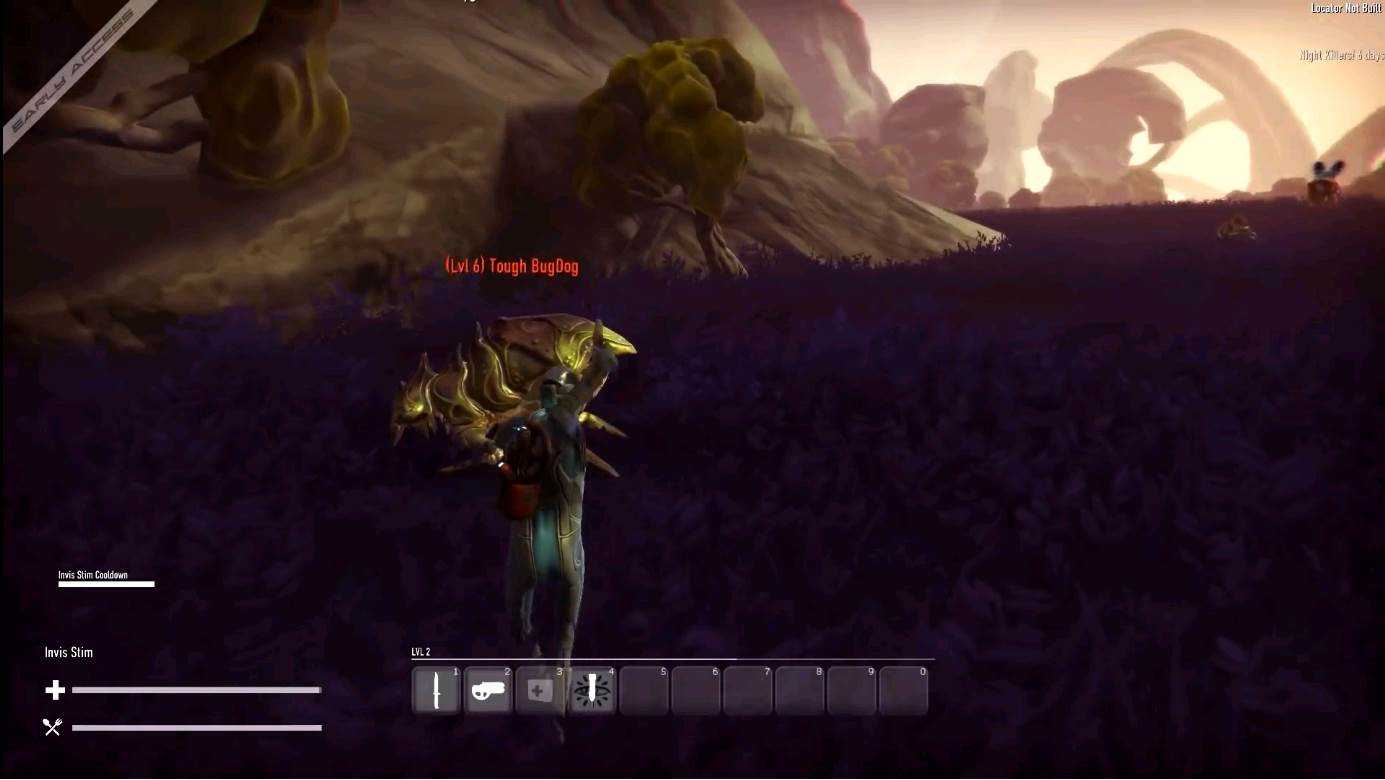Select the knife in hotbar slot 1
This screenshot has width=1385, height=780.
coord(437,691)
